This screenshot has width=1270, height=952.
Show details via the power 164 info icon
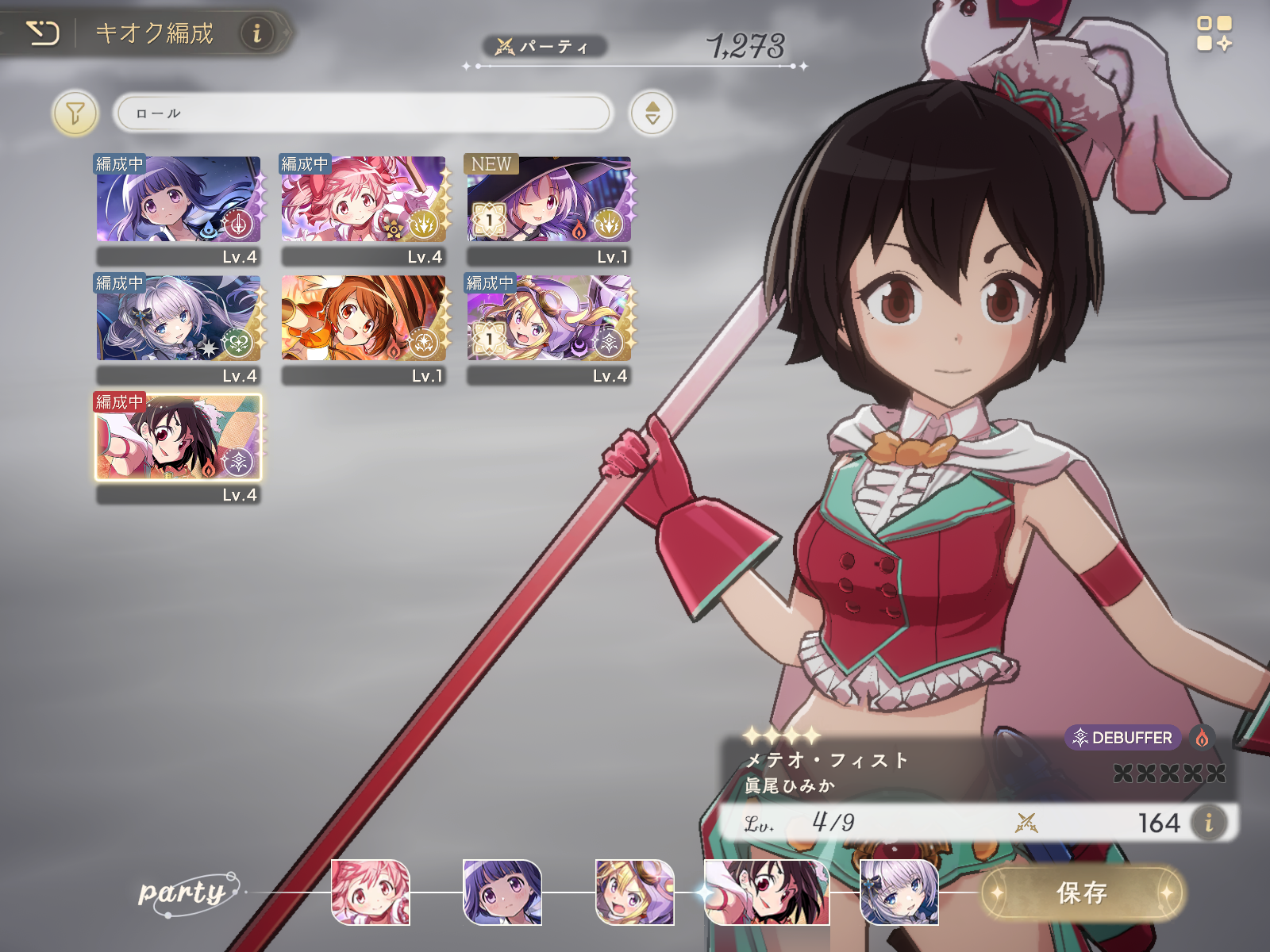pos(1208,823)
